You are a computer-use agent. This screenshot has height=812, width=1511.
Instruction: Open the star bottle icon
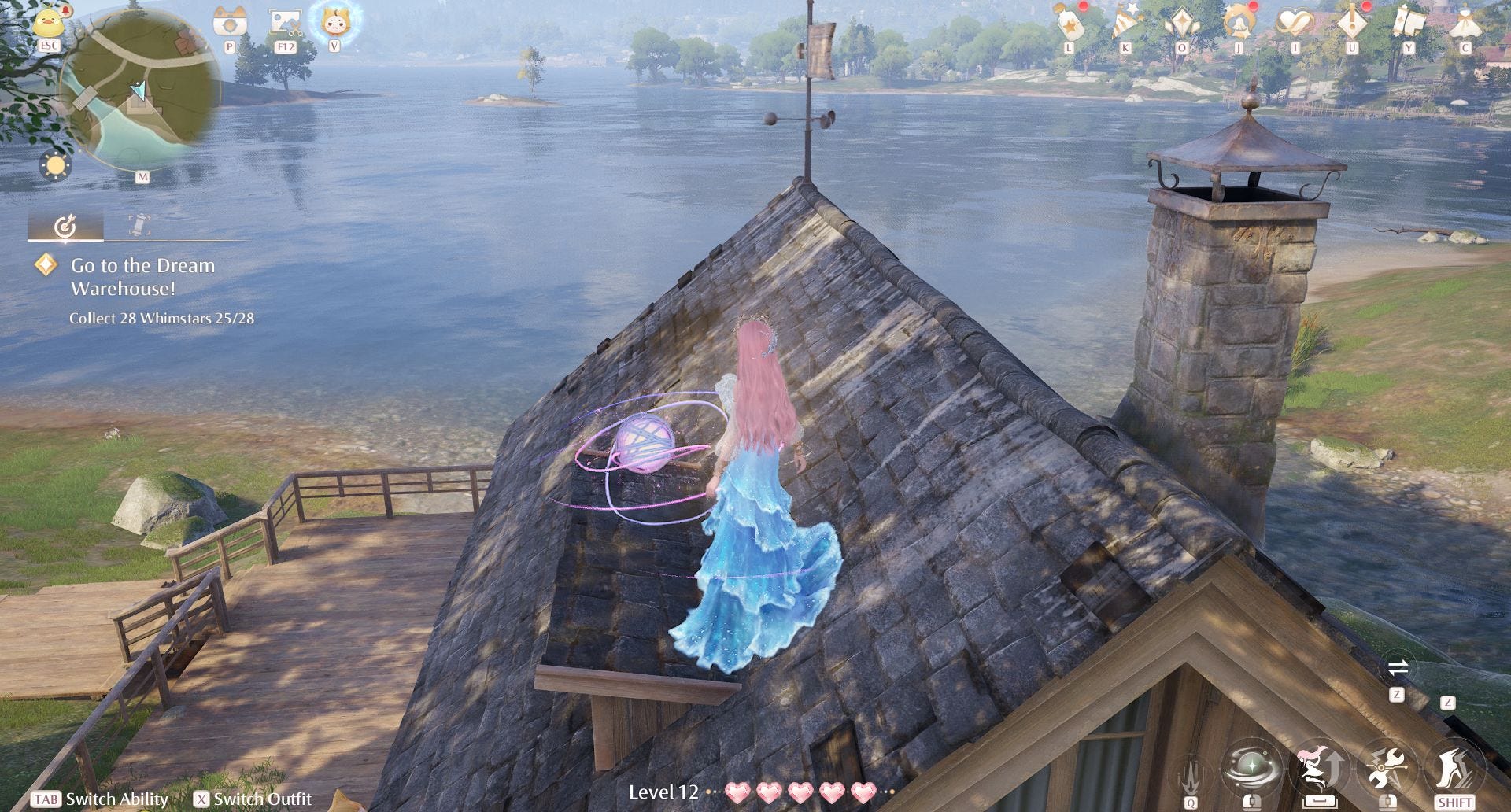(1069, 22)
